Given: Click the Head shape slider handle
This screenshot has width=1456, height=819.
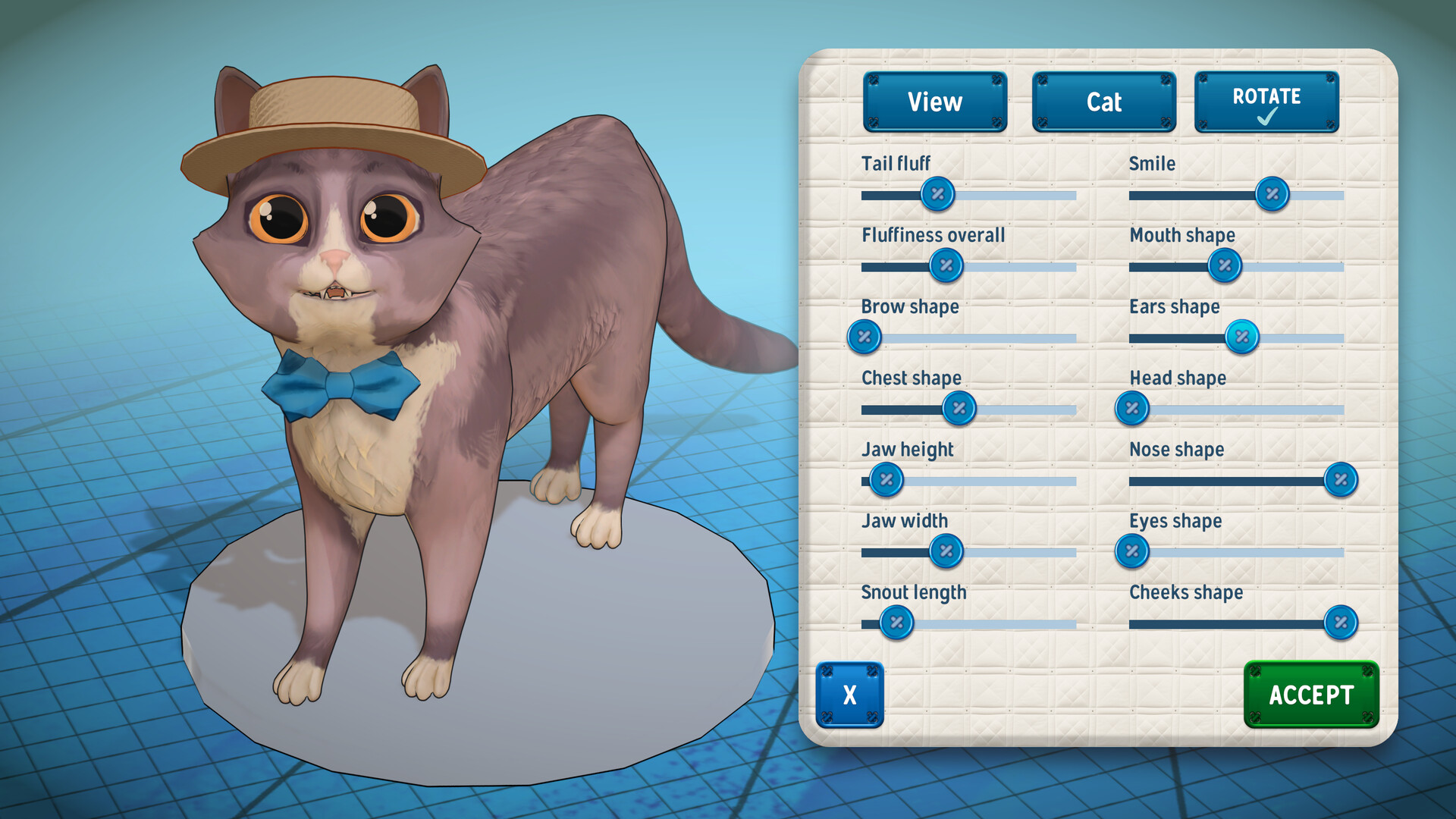Looking at the screenshot, I should click(1133, 408).
